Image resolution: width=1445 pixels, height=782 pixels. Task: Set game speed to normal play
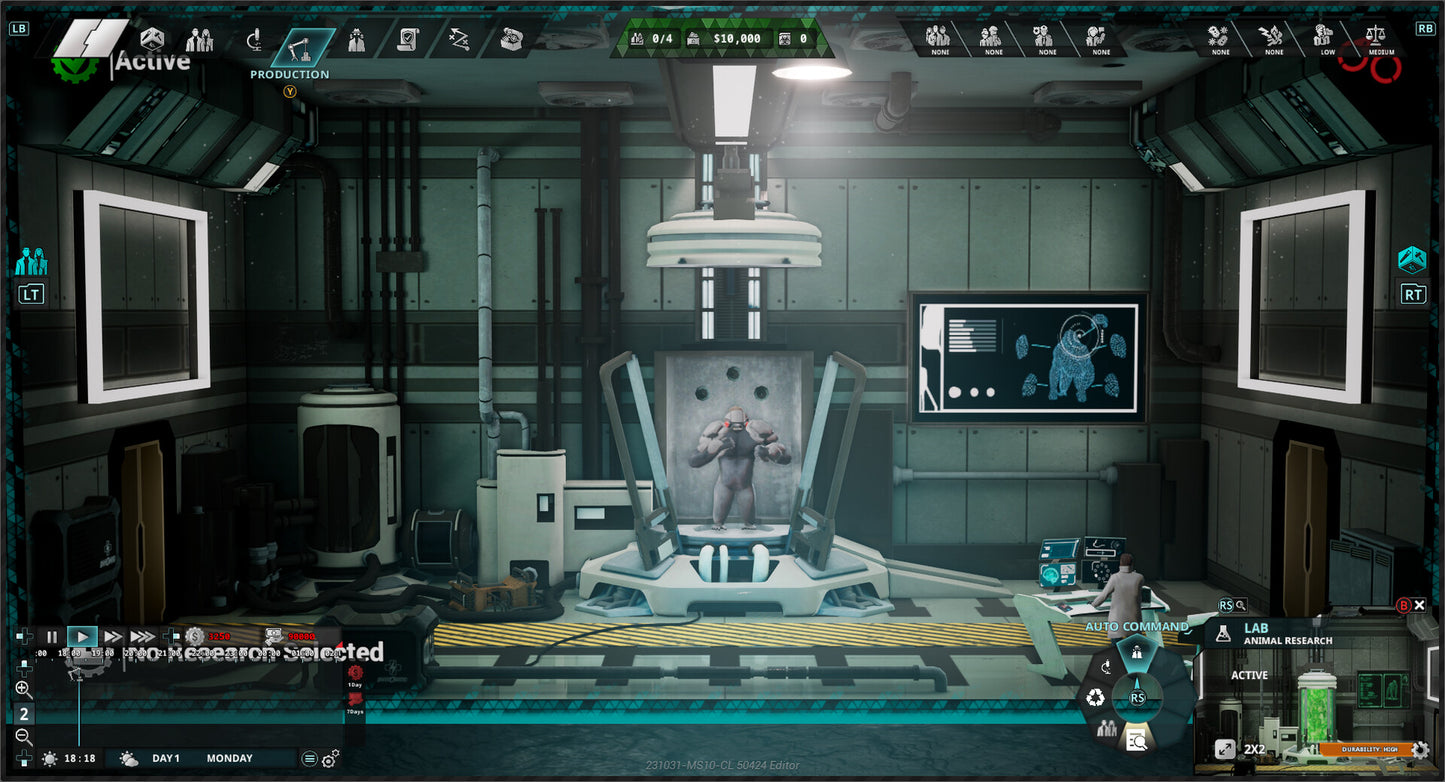coord(82,636)
